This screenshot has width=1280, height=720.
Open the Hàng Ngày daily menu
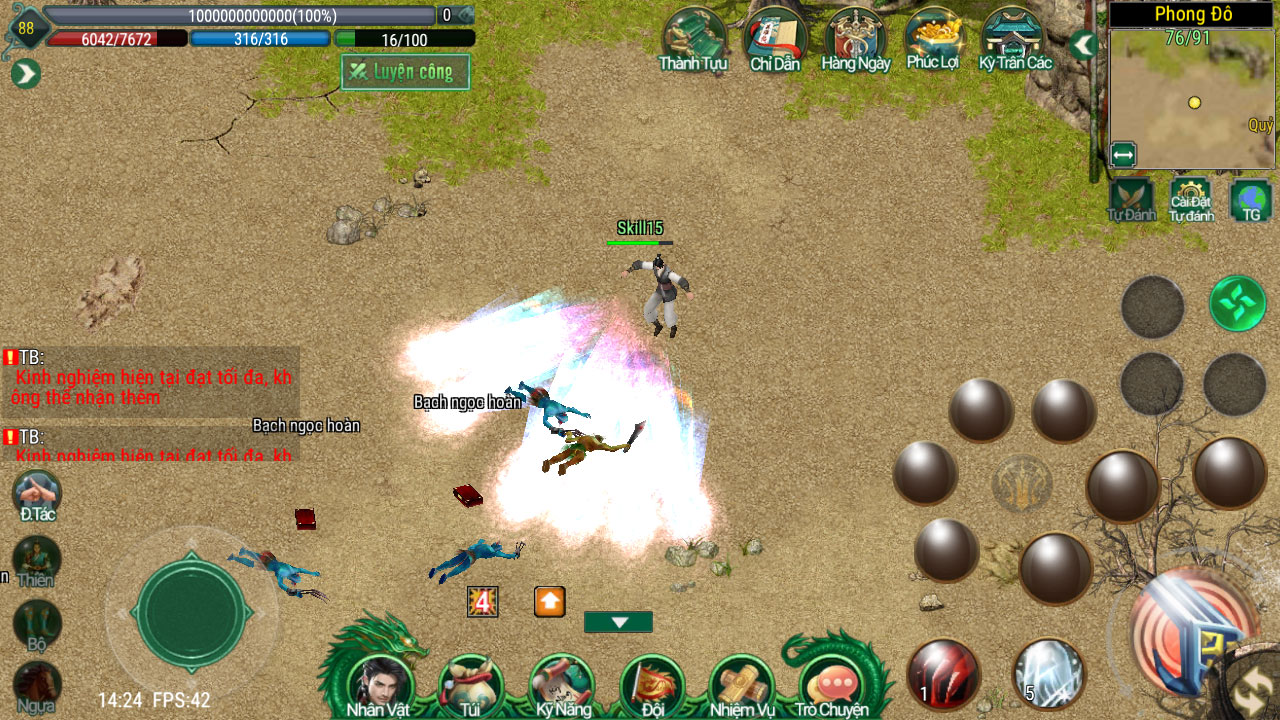pos(855,40)
